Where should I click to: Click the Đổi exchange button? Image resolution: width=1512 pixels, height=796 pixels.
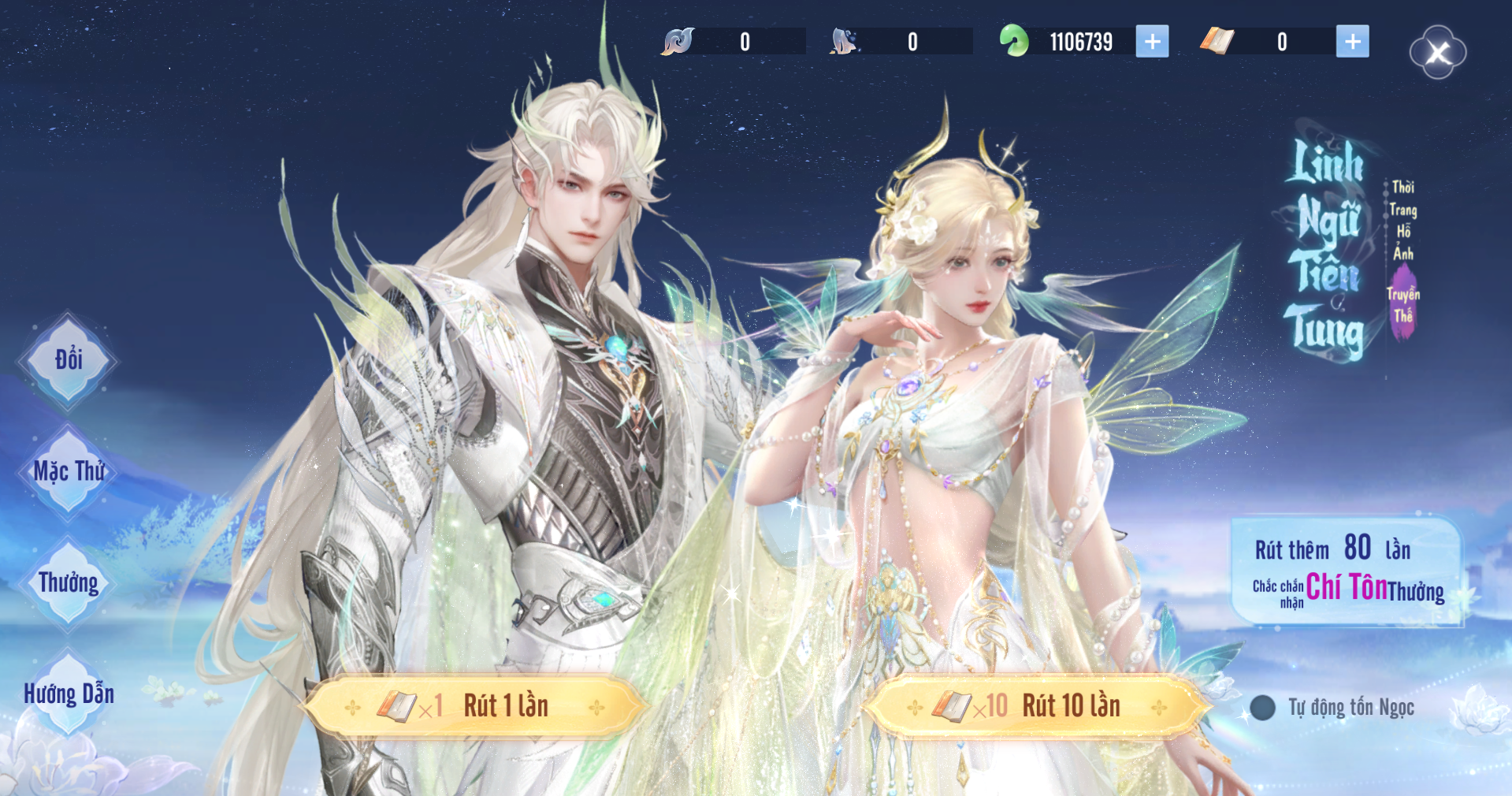tap(69, 360)
